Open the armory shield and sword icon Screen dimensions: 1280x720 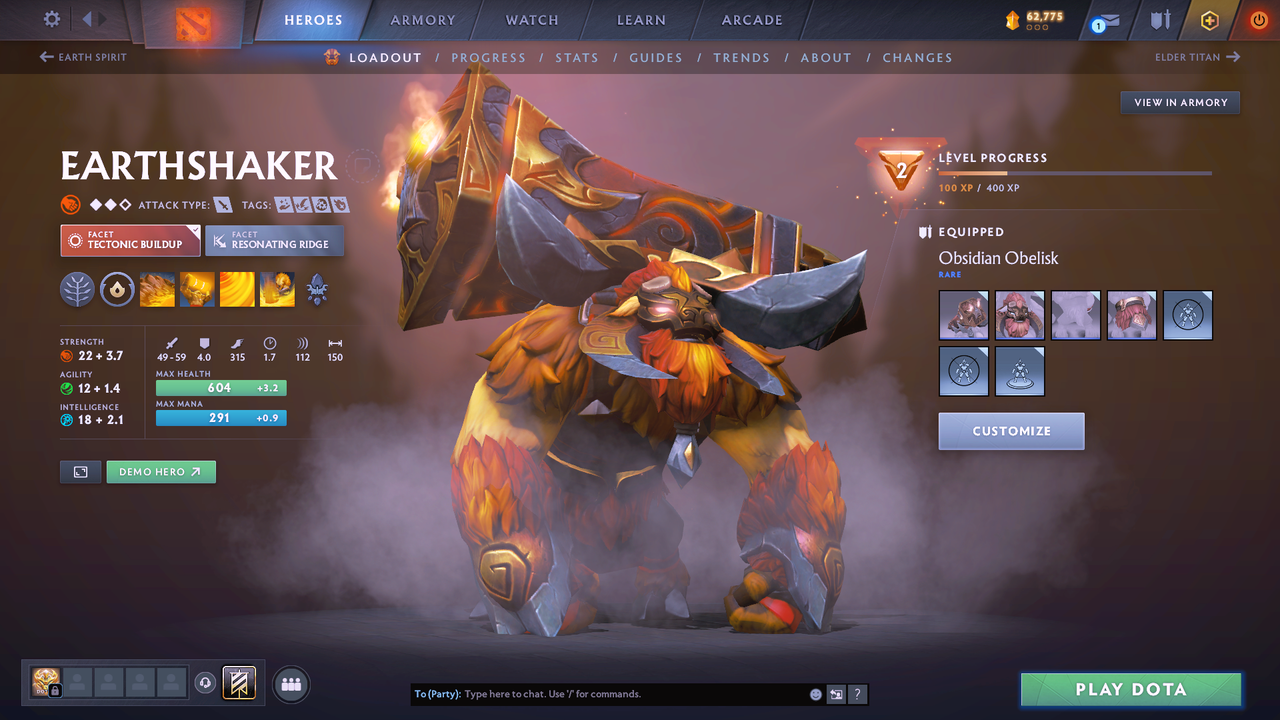[x=1161, y=19]
